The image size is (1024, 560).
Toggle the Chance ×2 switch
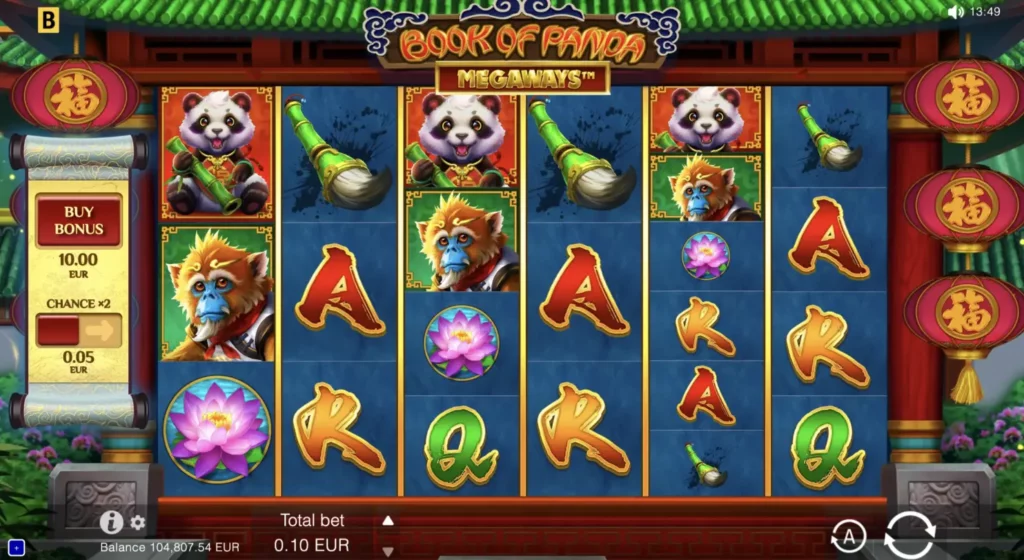(79, 330)
